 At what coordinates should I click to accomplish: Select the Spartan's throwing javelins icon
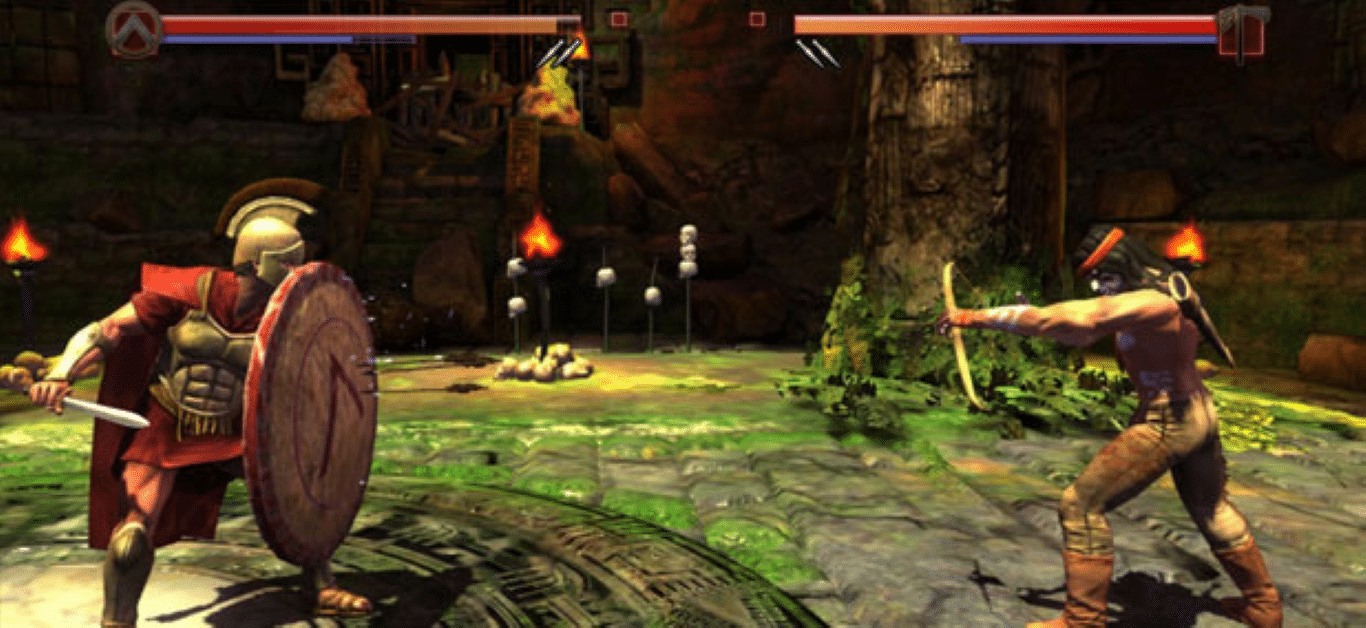coord(557,53)
